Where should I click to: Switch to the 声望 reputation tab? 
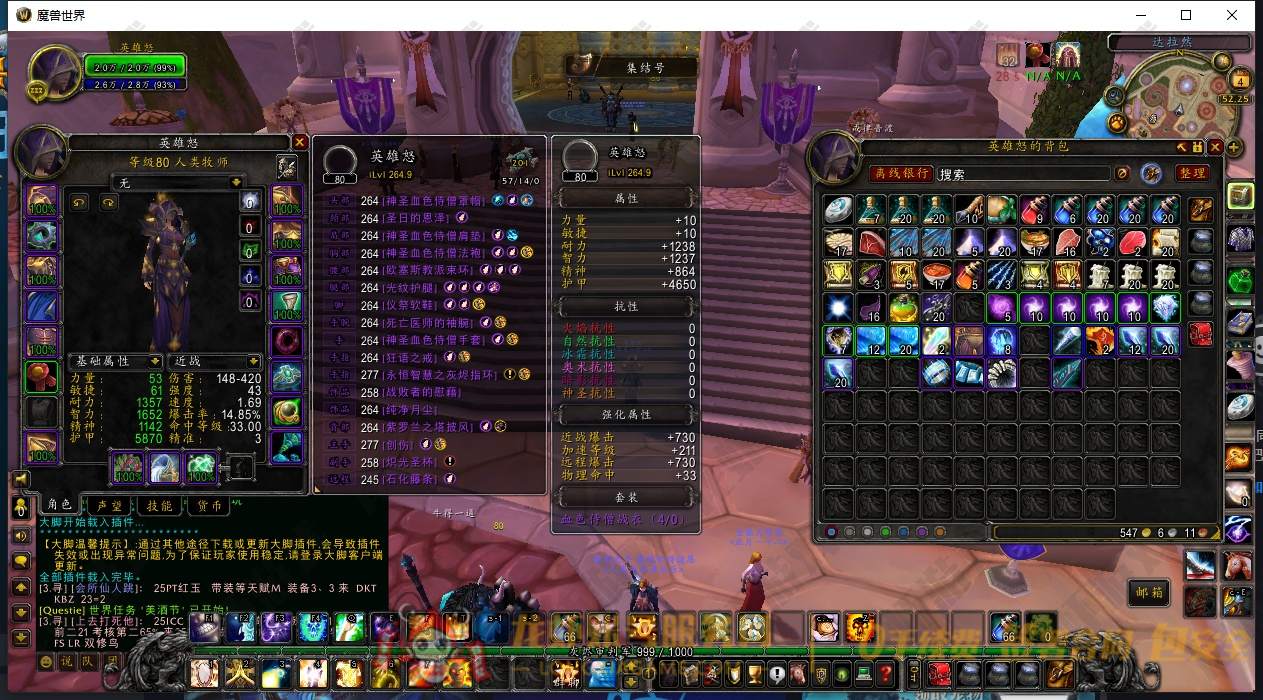click(109, 506)
